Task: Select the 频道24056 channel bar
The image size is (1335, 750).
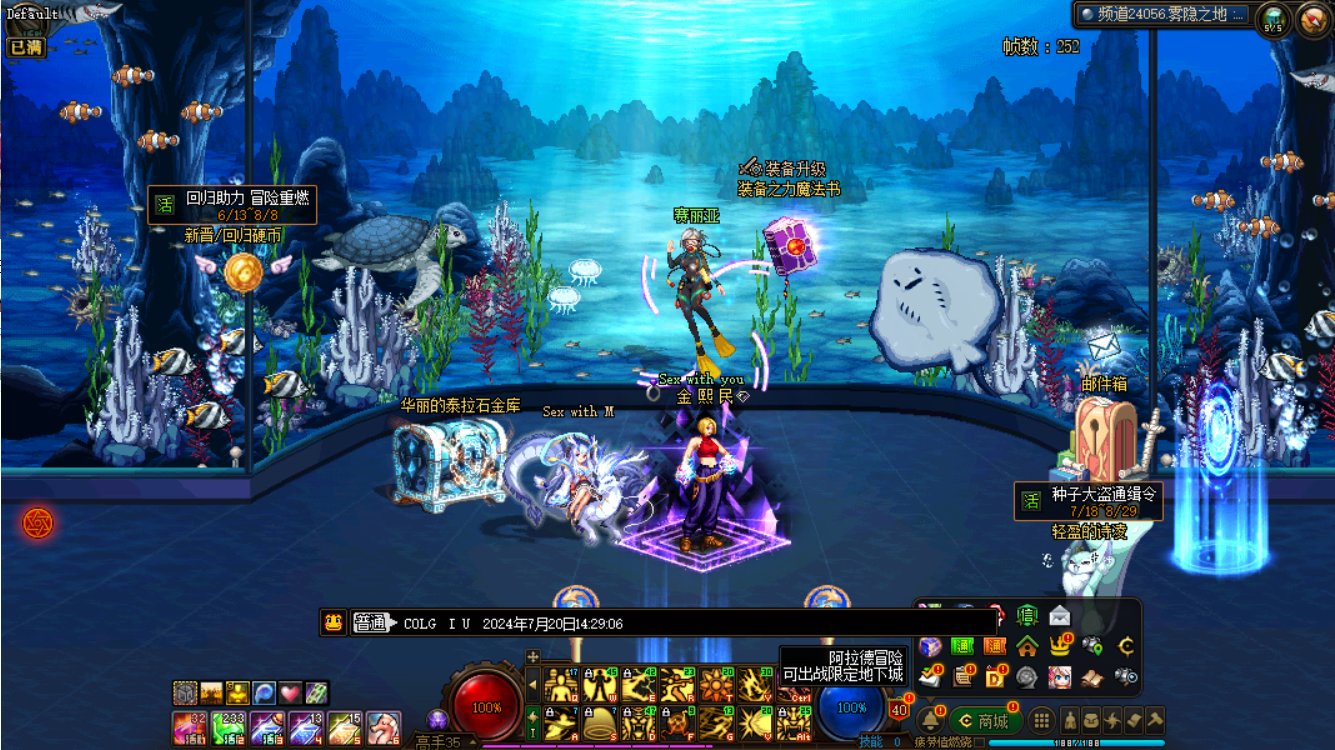Action: tap(1163, 15)
